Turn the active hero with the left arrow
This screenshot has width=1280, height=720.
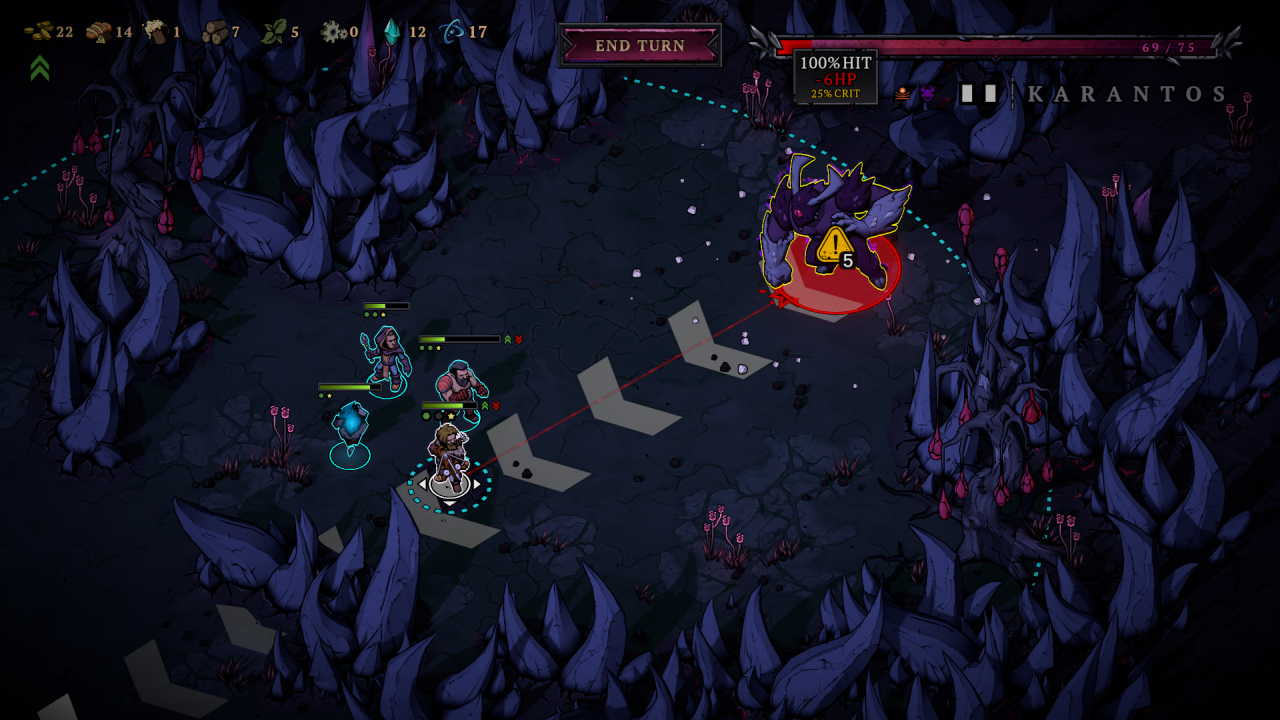pos(422,484)
